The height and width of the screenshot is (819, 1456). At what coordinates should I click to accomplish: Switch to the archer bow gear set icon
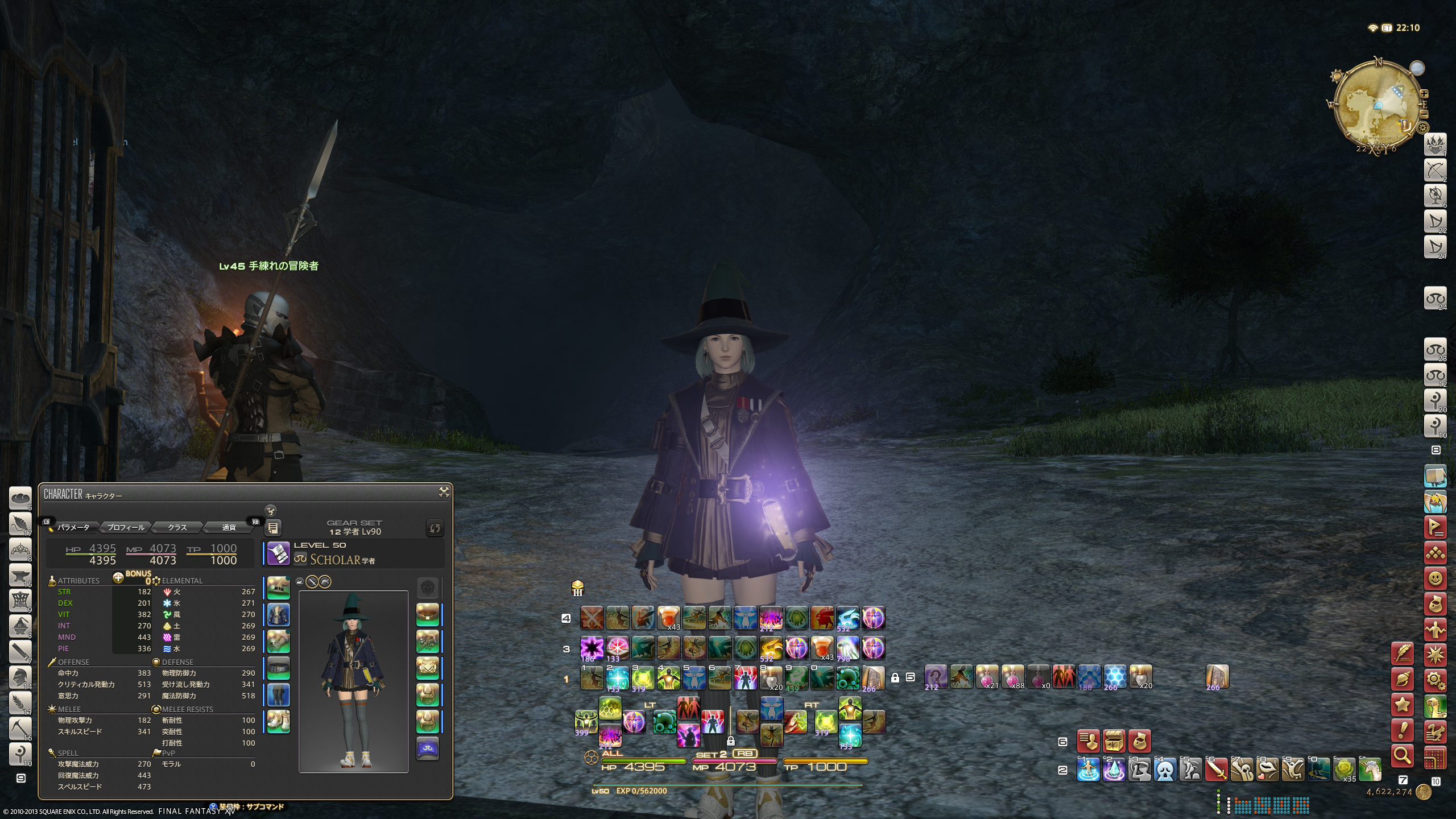click(x=1434, y=169)
